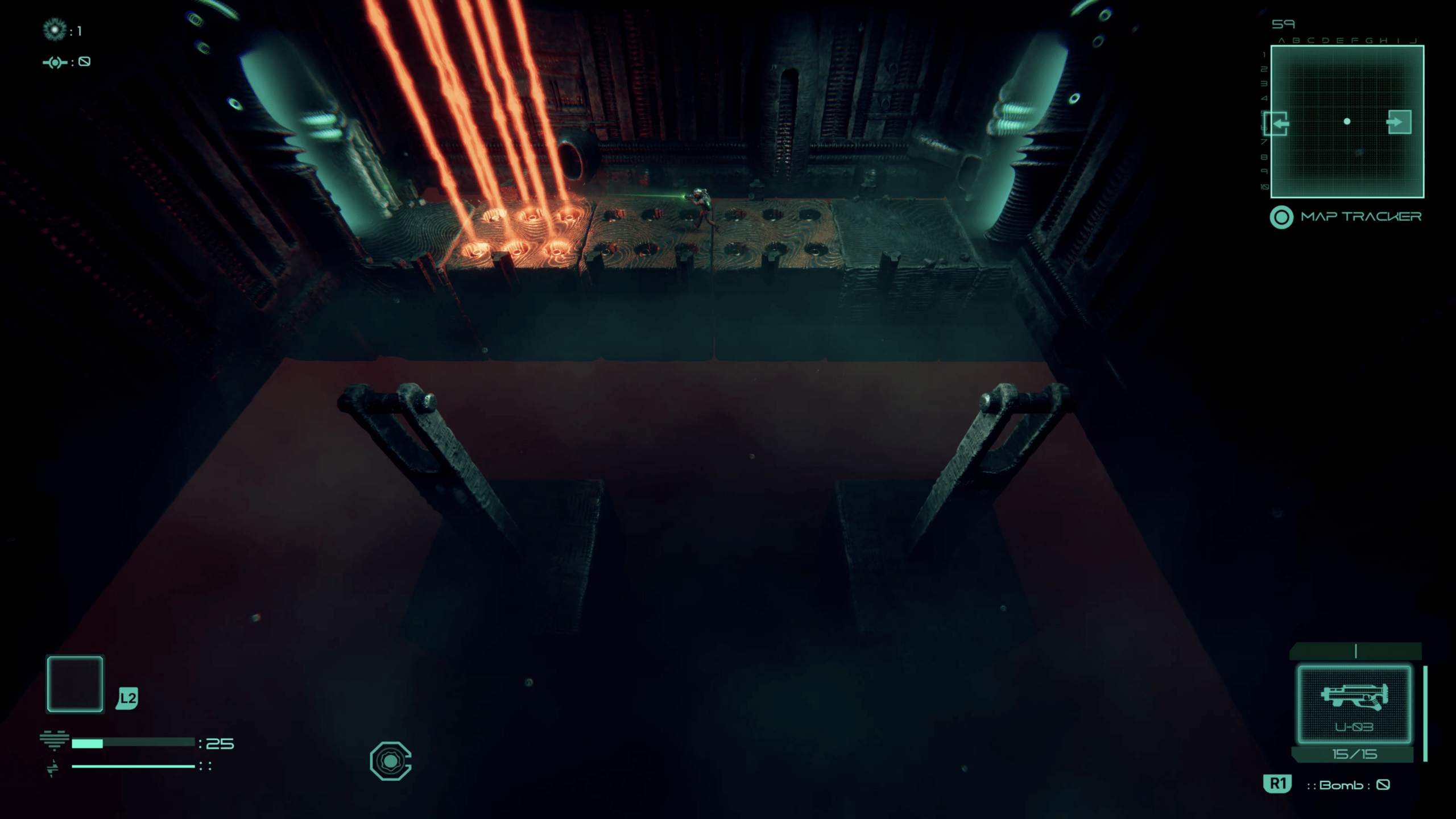Toggle the Map Tracker circle icon
This screenshot has height=819, width=1456.
[x=1281, y=217]
